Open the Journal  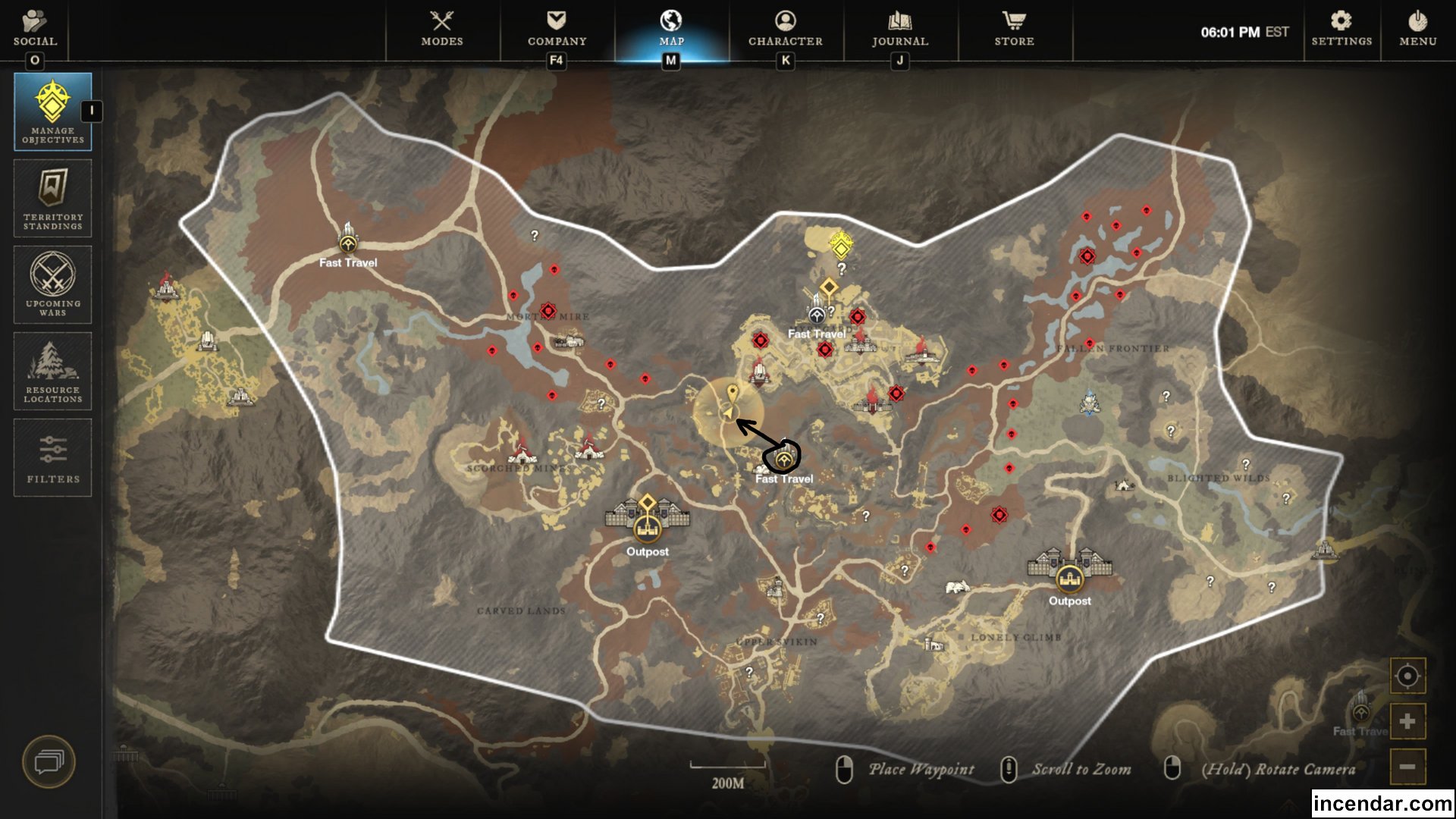pos(898,30)
